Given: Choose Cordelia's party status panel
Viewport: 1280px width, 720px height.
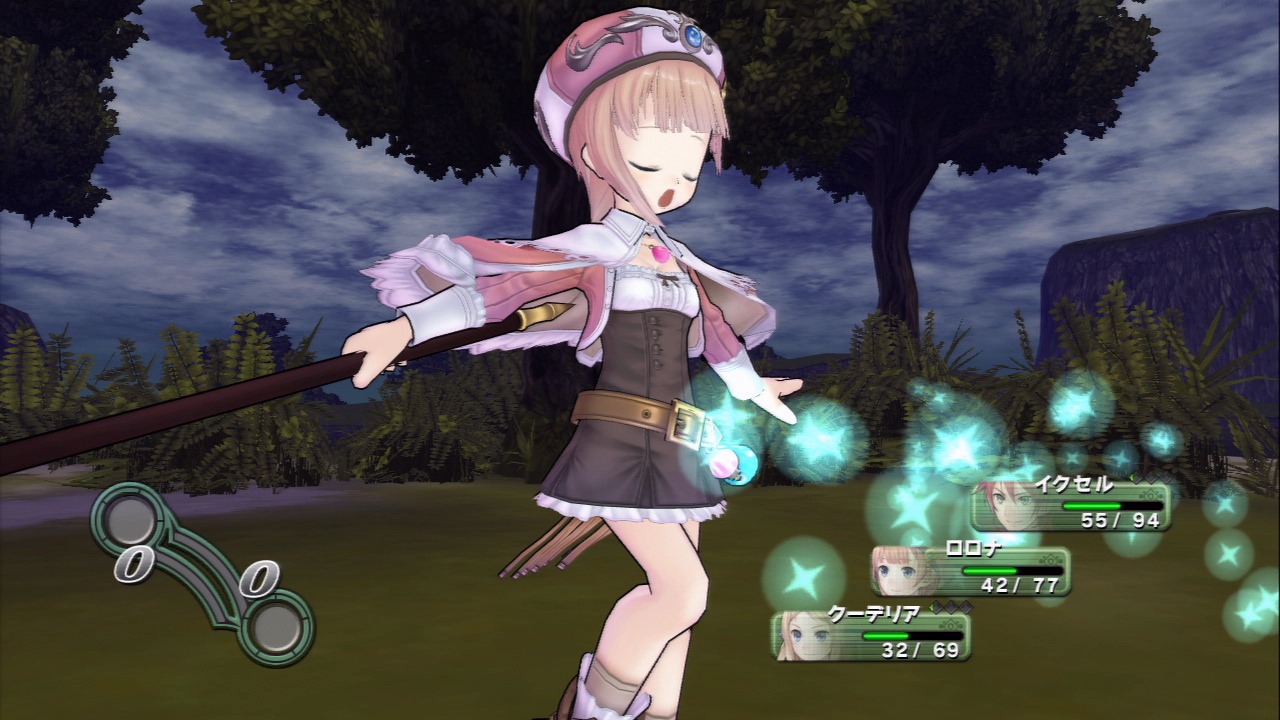Looking at the screenshot, I should click(x=872, y=635).
